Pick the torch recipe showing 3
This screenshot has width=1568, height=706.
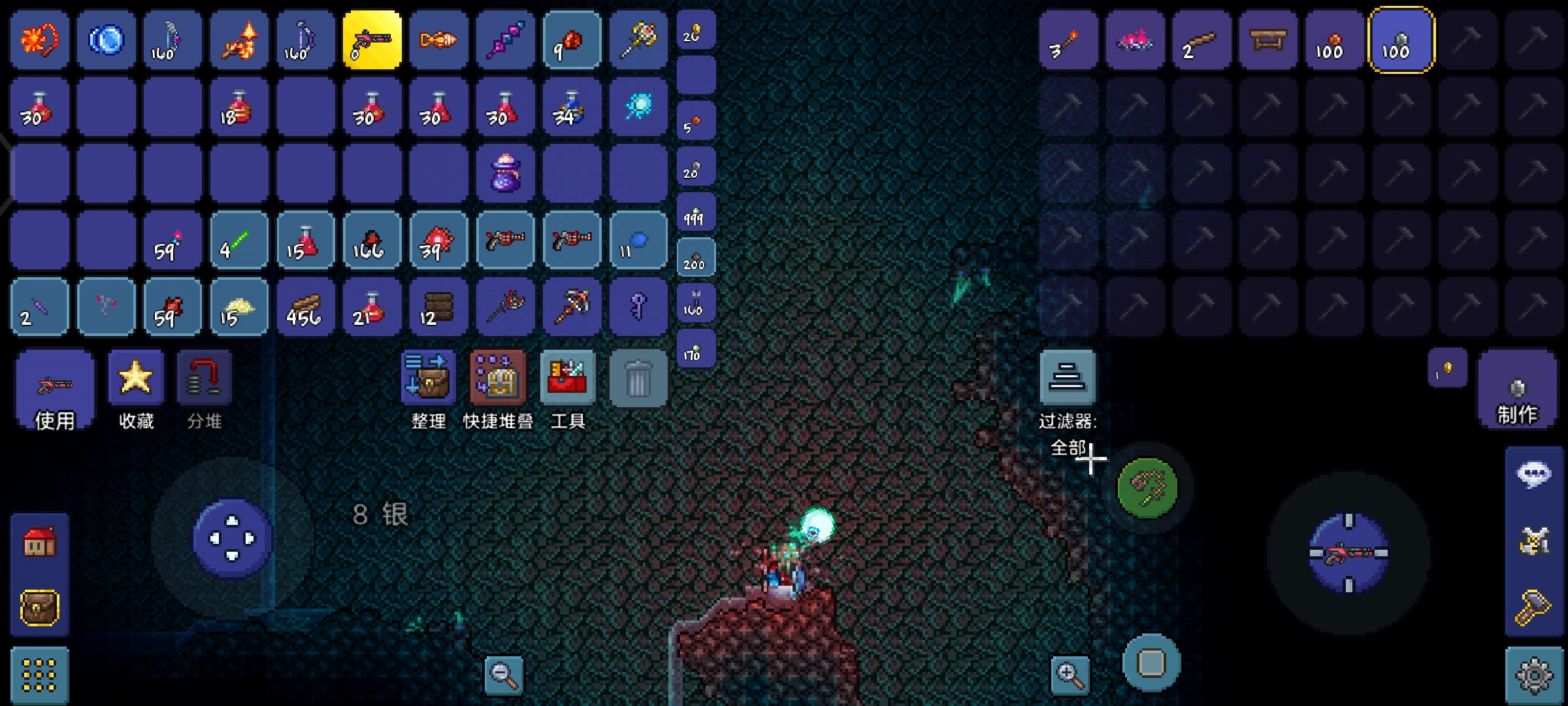[x=1068, y=41]
